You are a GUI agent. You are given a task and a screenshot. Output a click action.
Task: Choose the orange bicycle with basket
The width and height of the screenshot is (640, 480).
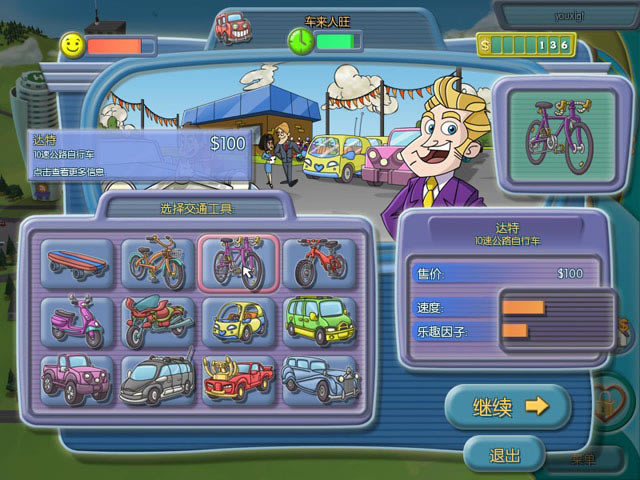159,264
